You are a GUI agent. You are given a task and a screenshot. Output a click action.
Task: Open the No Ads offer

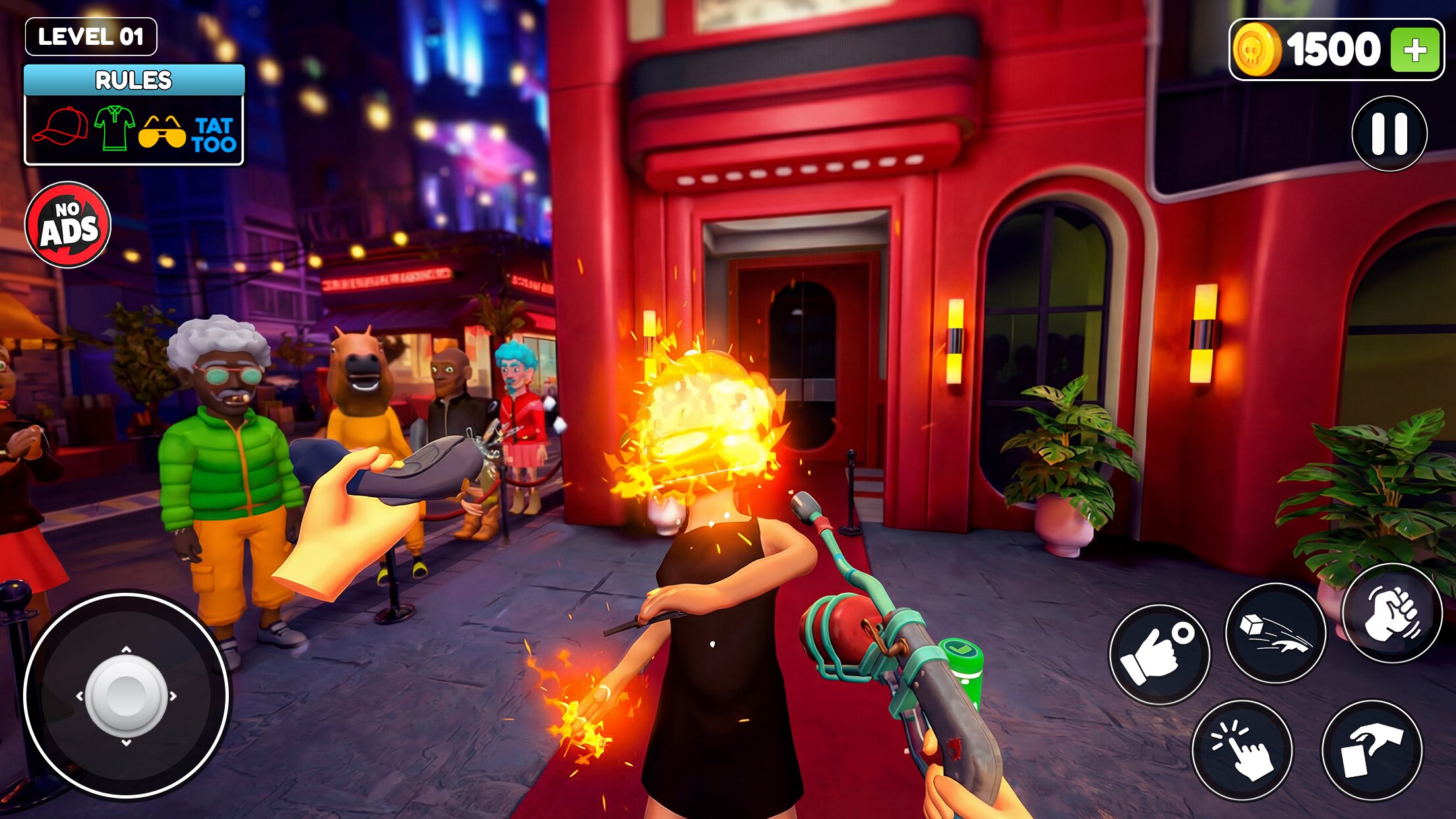point(68,225)
